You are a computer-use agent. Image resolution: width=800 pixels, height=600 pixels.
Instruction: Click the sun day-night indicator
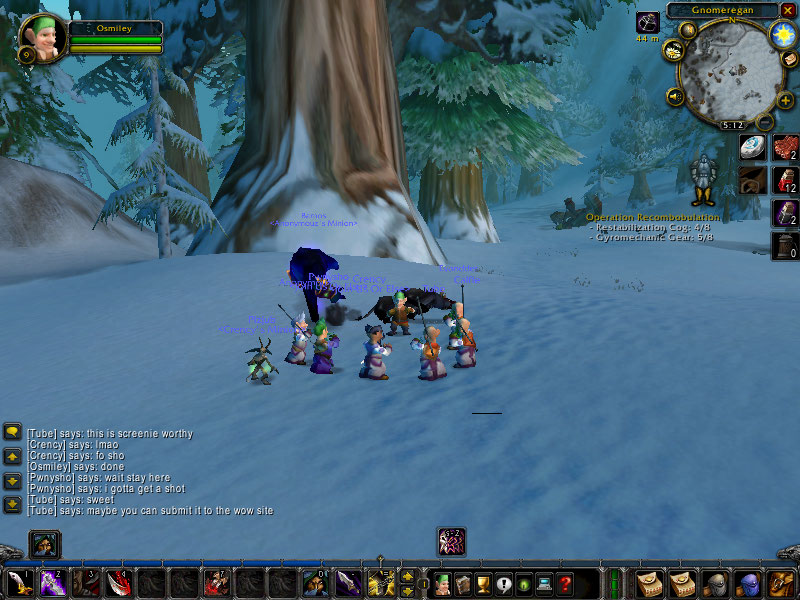click(781, 35)
